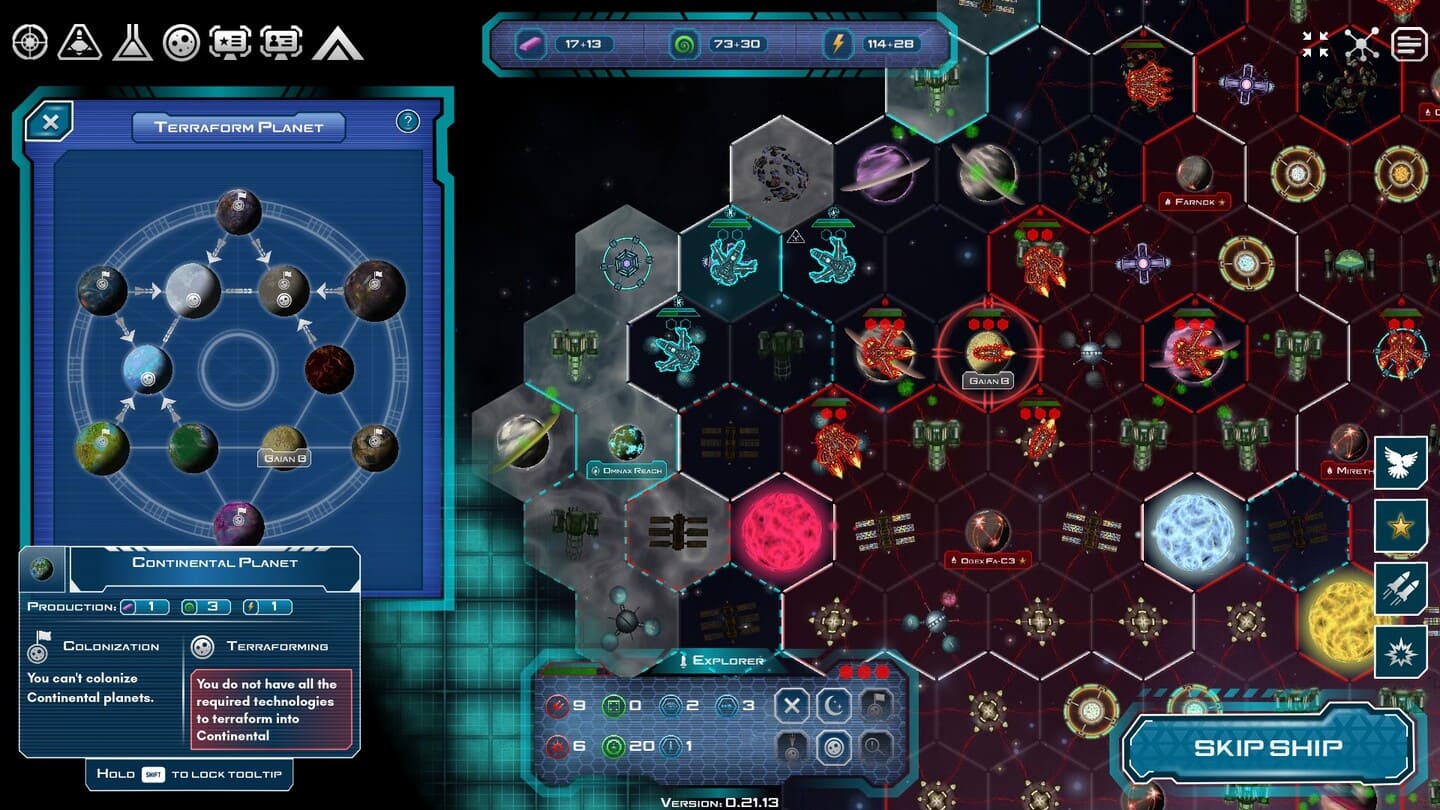Image resolution: width=1440 pixels, height=810 pixels.
Task: Open the hamburger list menu
Action: tap(1409, 44)
